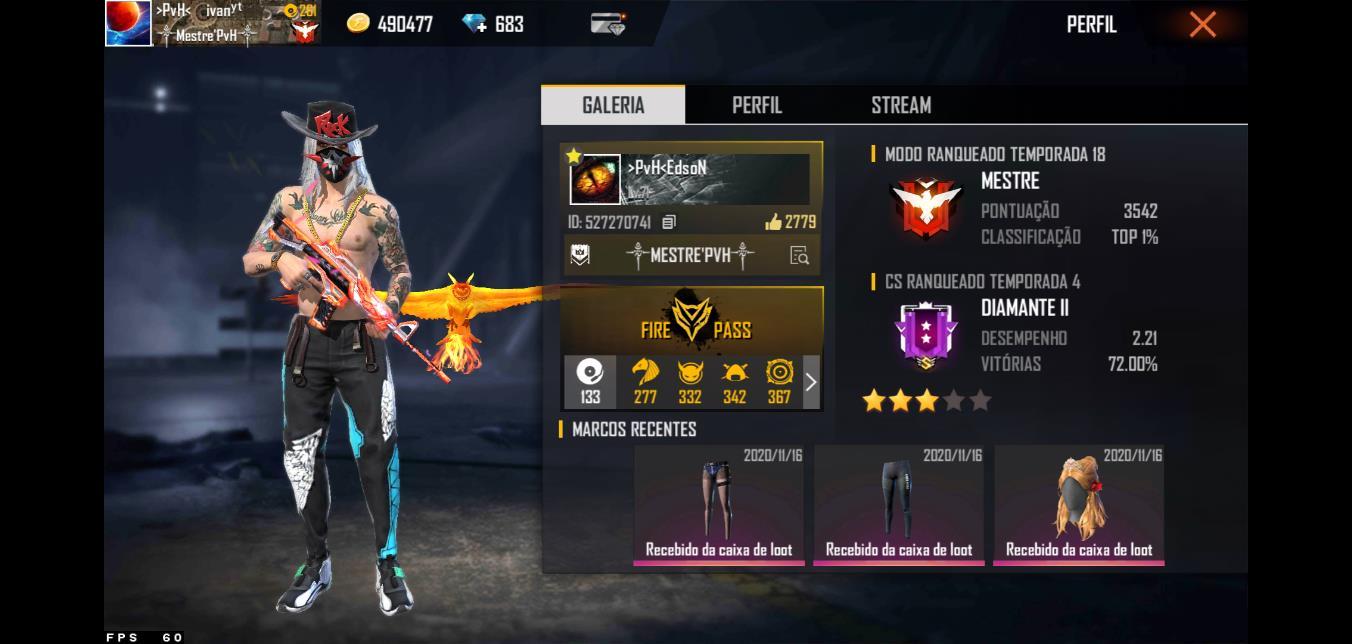Click the guild shield badge icon
Viewport: 1352px width, 644px height.
click(x=580, y=255)
